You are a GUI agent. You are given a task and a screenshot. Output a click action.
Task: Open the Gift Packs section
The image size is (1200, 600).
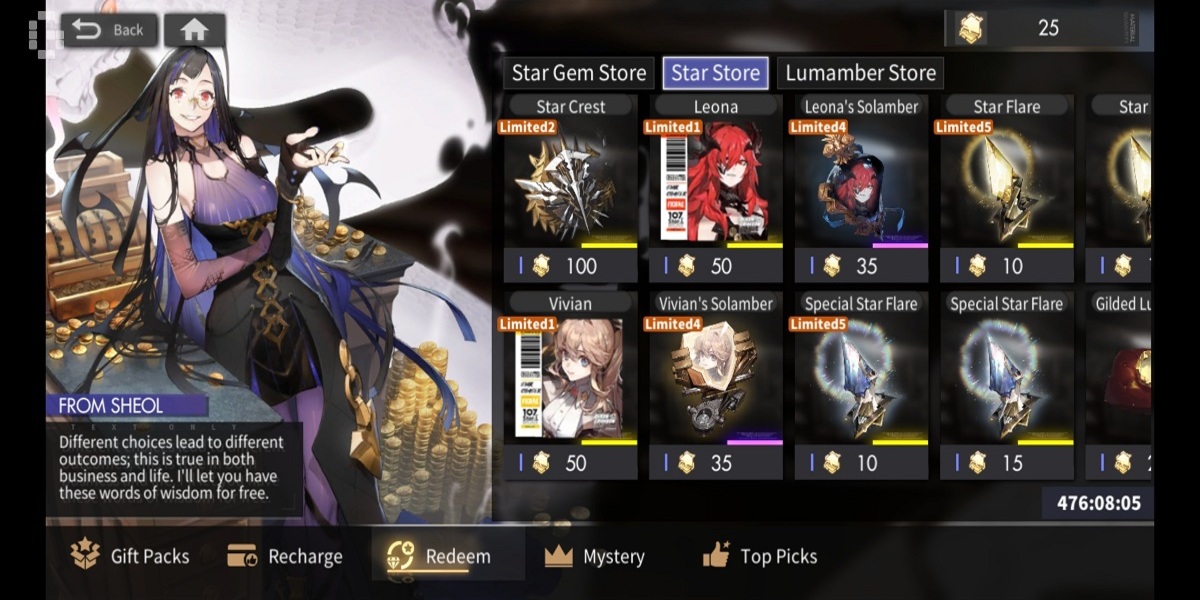130,556
